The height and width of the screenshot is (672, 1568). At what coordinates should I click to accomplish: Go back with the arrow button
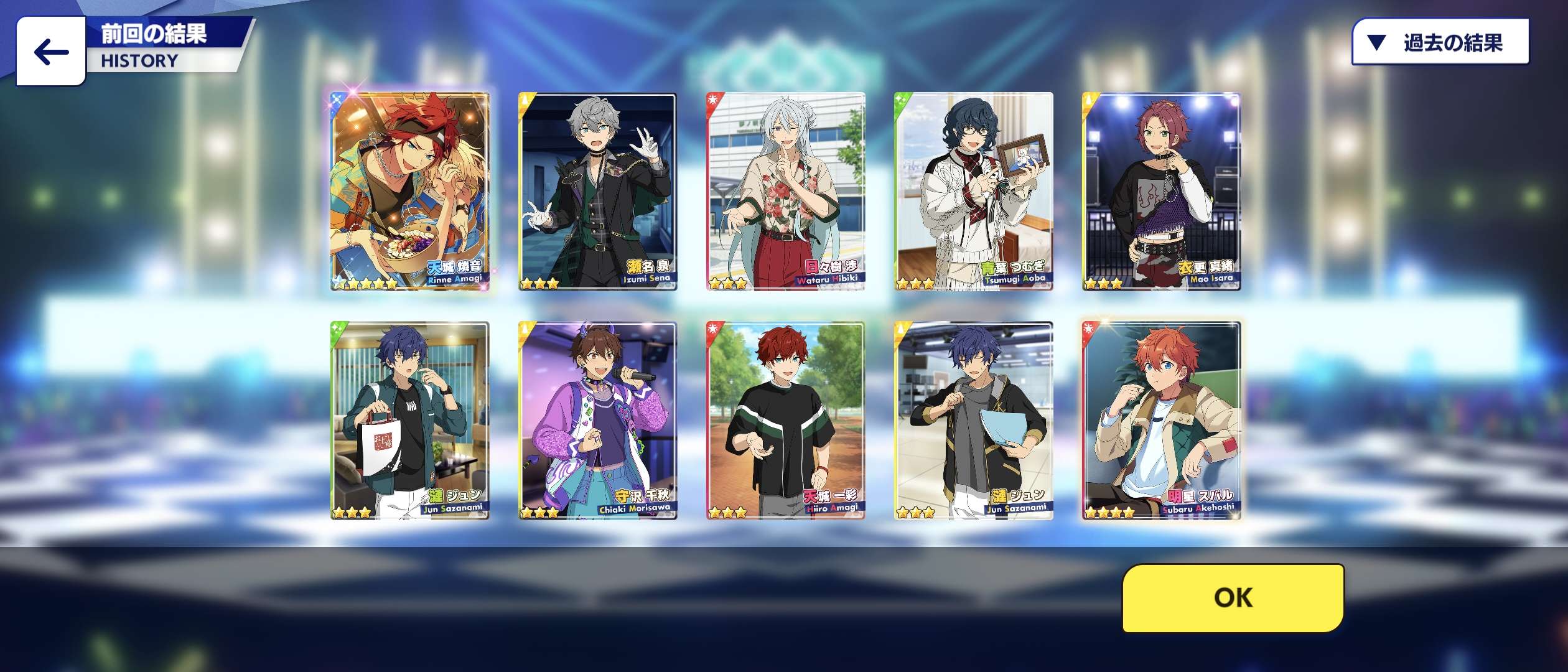[x=51, y=51]
